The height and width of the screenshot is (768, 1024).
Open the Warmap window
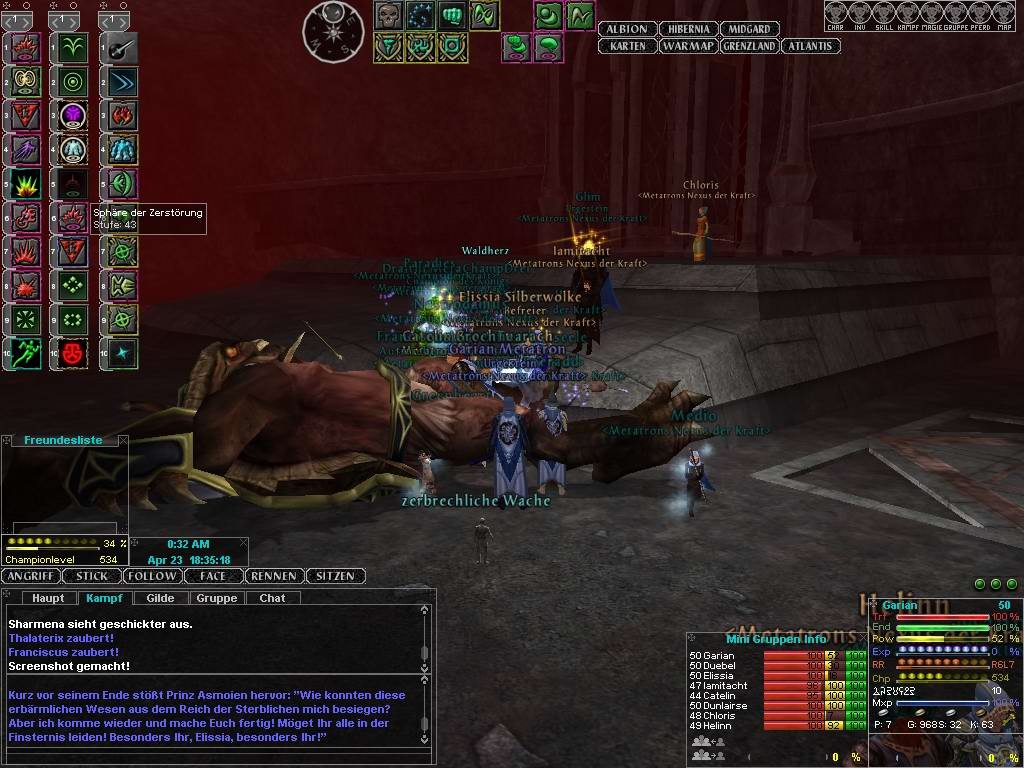tap(687, 46)
